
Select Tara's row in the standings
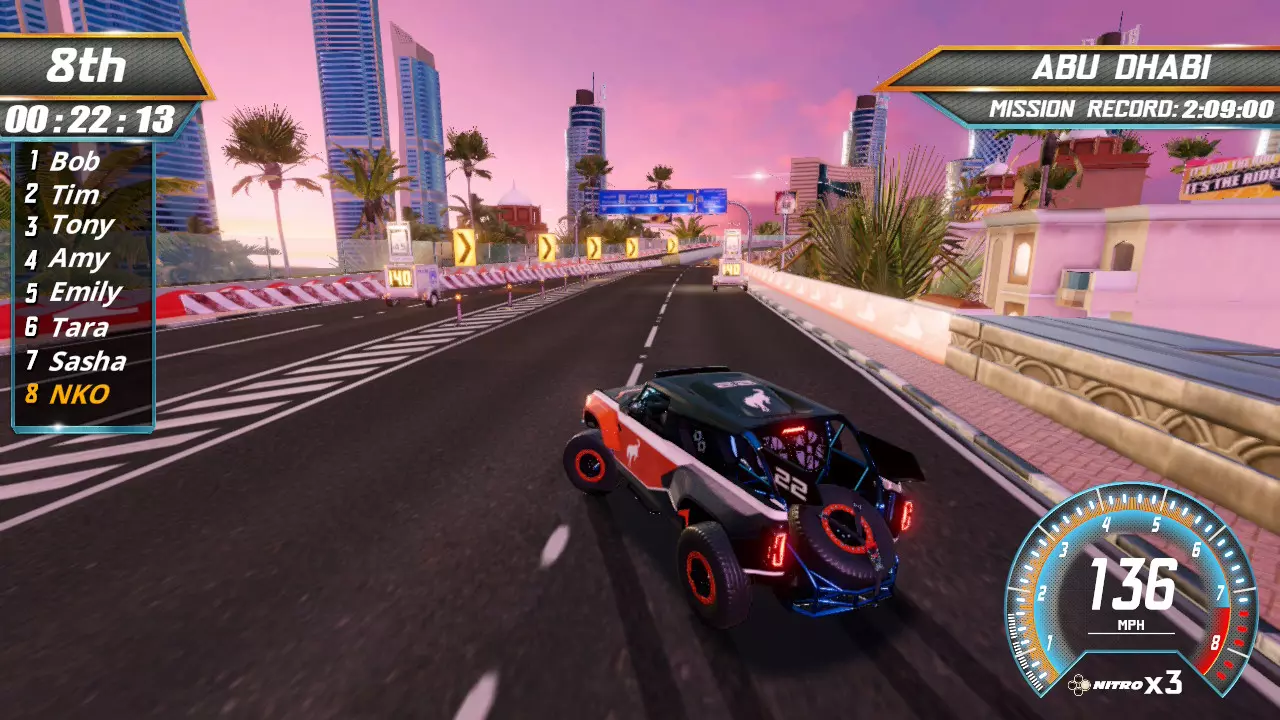pyautogui.click(x=78, y=327)
